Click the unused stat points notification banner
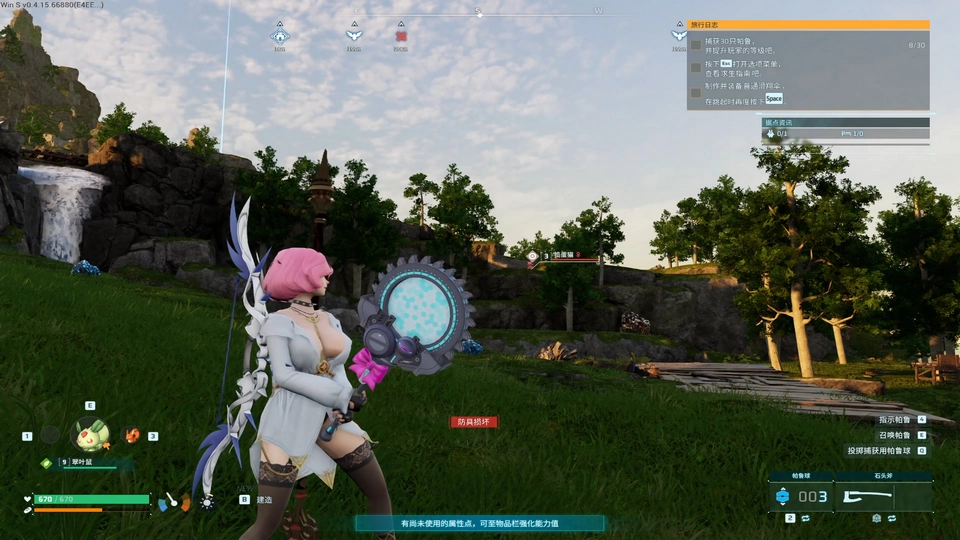Image resolution: width=960 pixels, height=540 pixels. coord(479,523)
